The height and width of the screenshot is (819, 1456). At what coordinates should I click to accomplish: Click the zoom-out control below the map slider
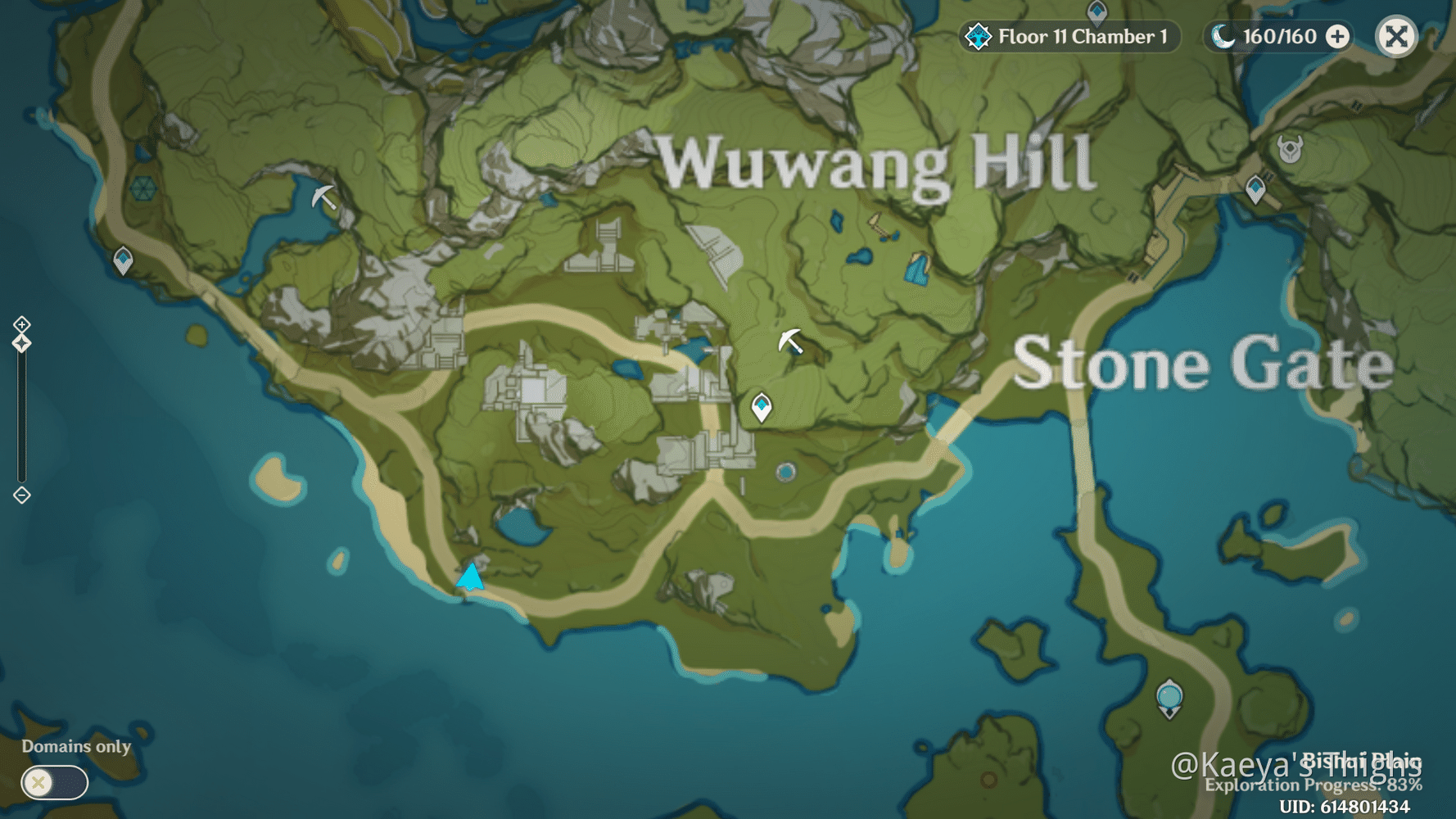click(20, 495)
